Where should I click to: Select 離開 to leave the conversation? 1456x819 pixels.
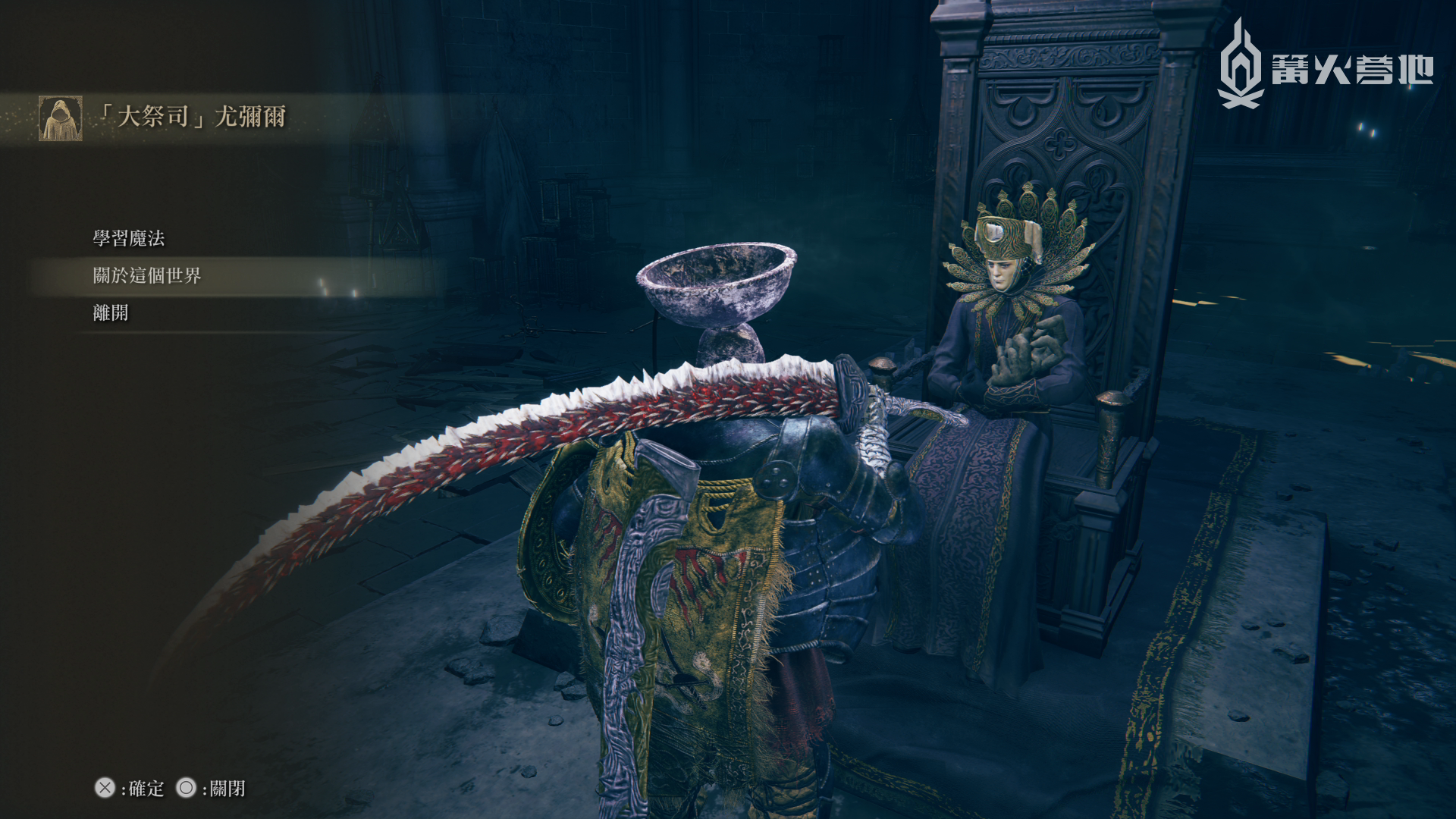(111, 312)
